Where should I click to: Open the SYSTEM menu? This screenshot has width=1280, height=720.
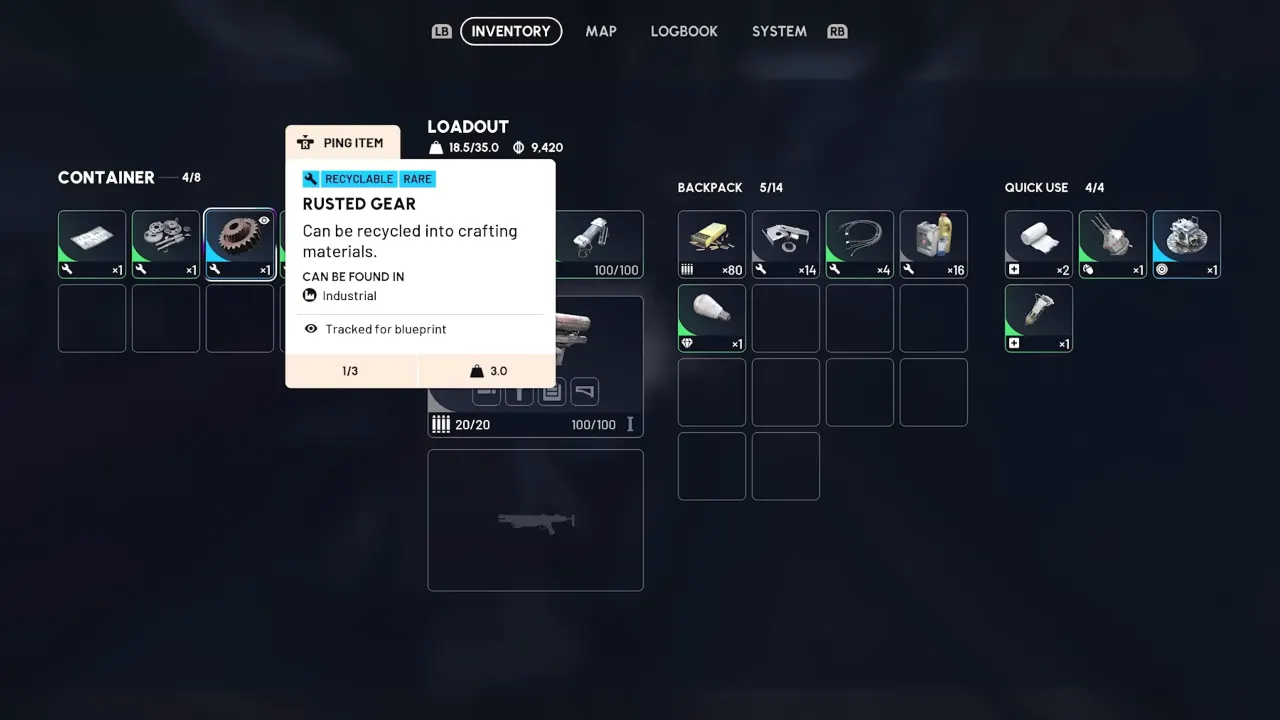point(779,31)
